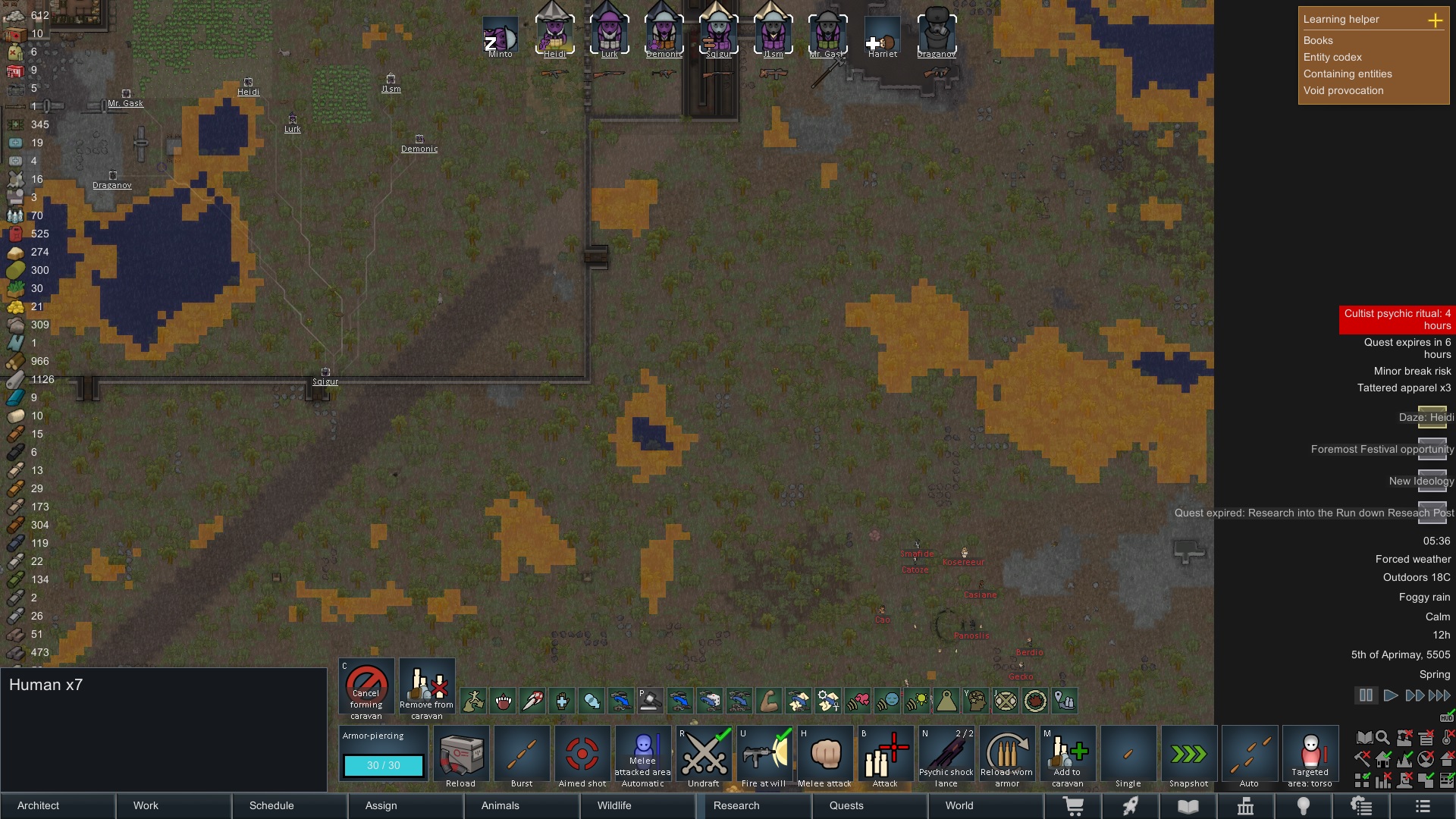The image size is (1456, 819).
Task: Toggle the Fire at will setting
Action: click(764, 755)
